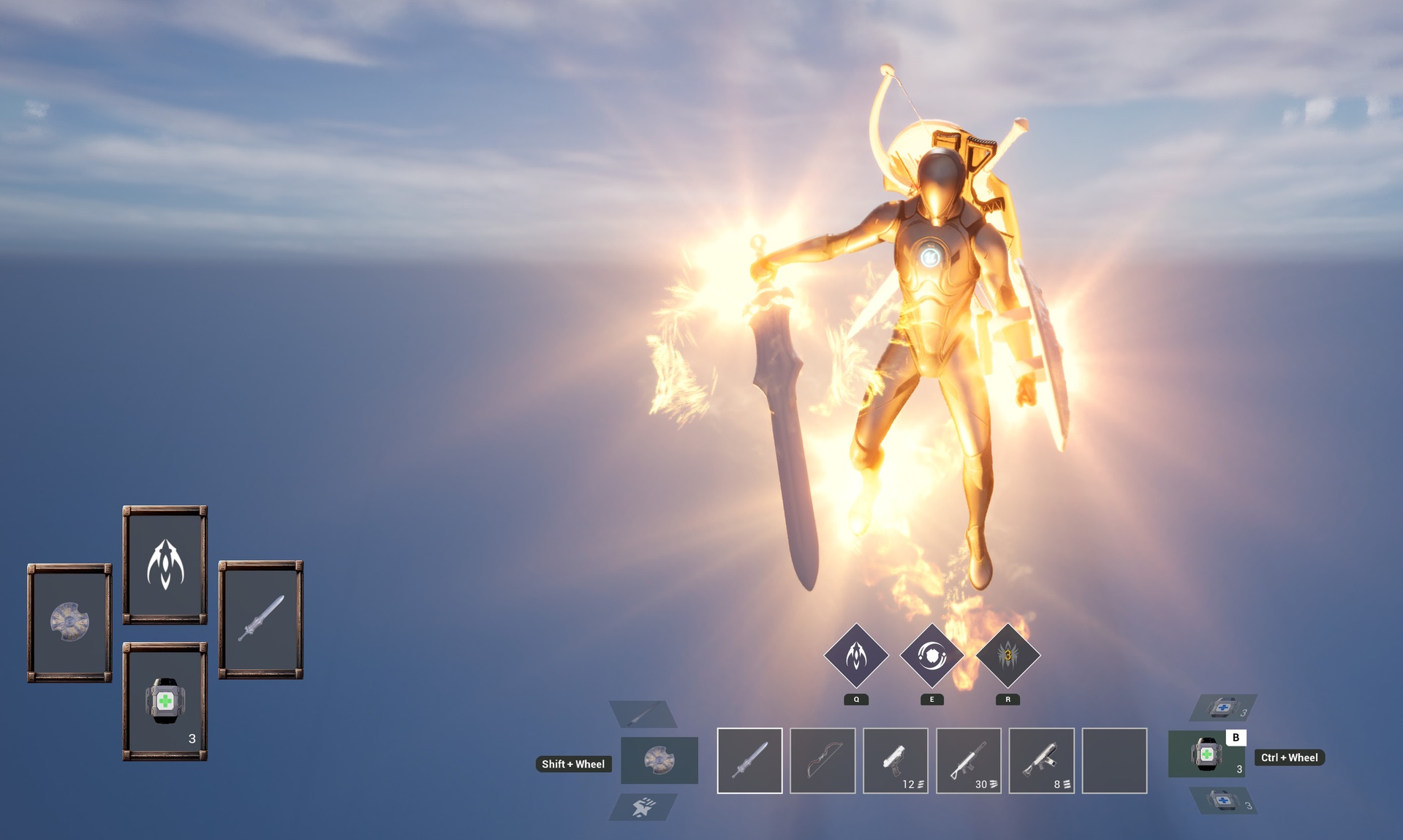Equip the pistol with 12 ammo
The width and height of the screenshot is (1403, 840).
[895, 761]
